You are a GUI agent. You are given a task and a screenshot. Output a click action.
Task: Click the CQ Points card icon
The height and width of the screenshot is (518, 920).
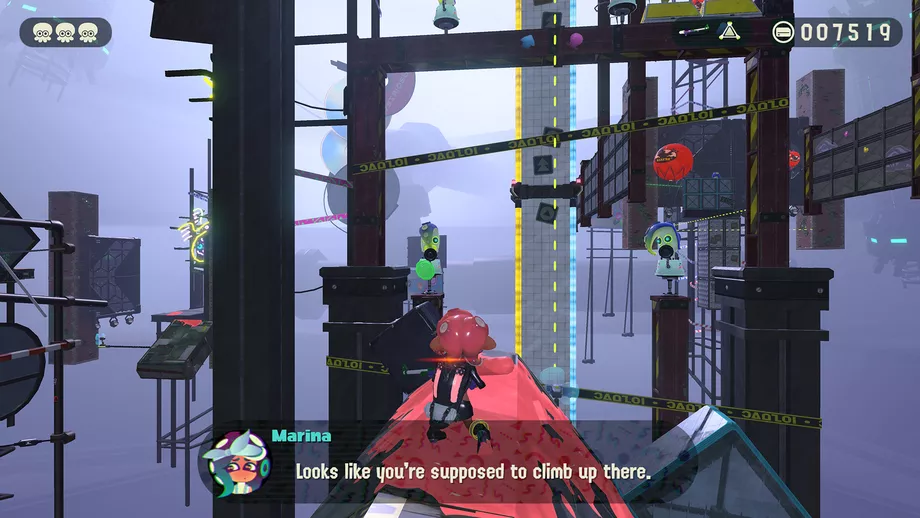click(783, 32)
